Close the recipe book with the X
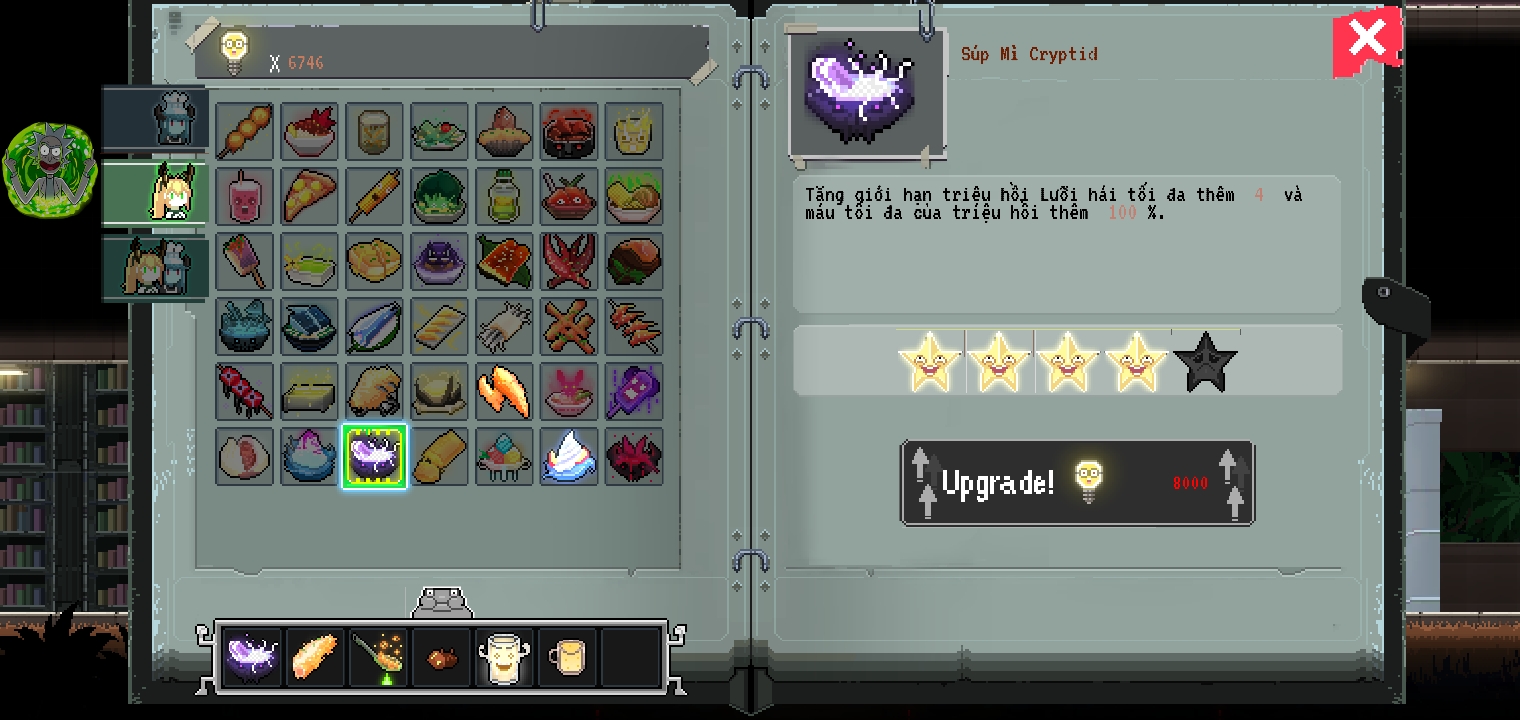1520x720 pixels. [x=1366, y=40]
